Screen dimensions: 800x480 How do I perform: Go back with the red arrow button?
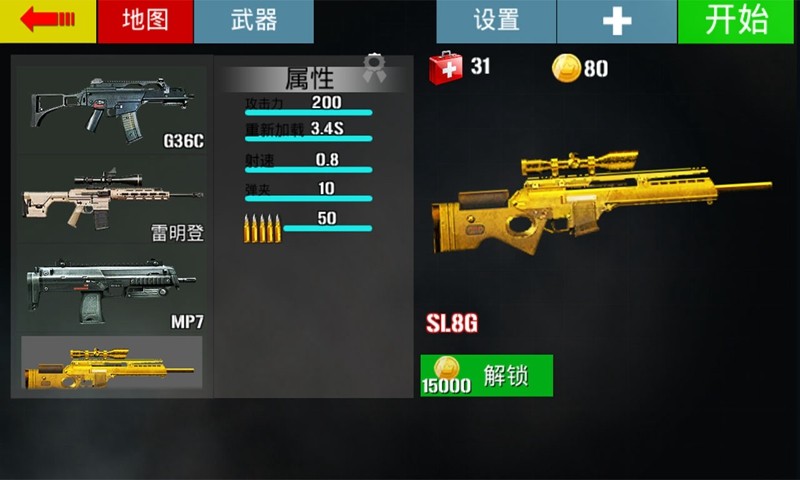pyautogui.click(x=48, y=21)
